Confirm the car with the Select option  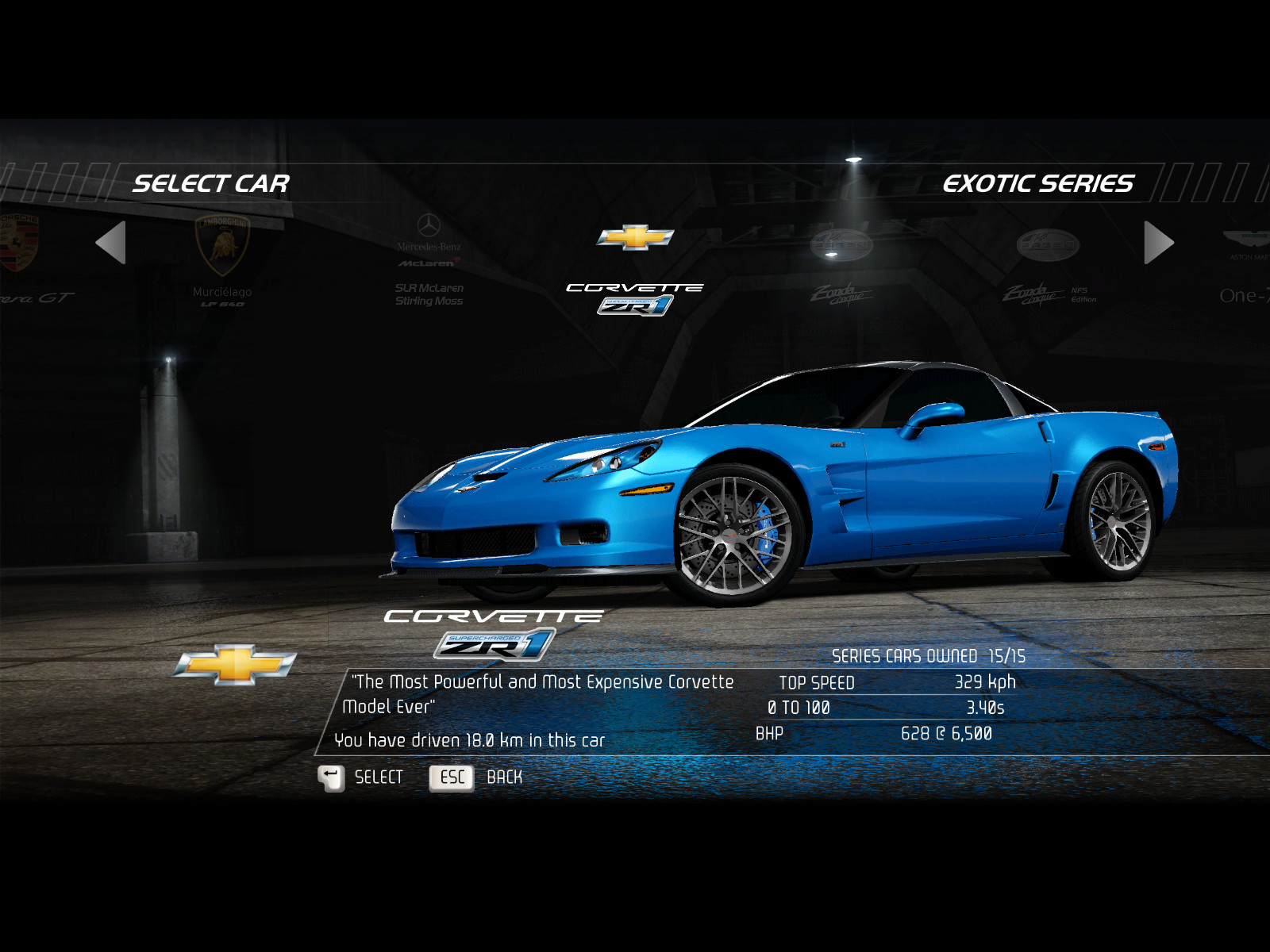coord(362,777)
